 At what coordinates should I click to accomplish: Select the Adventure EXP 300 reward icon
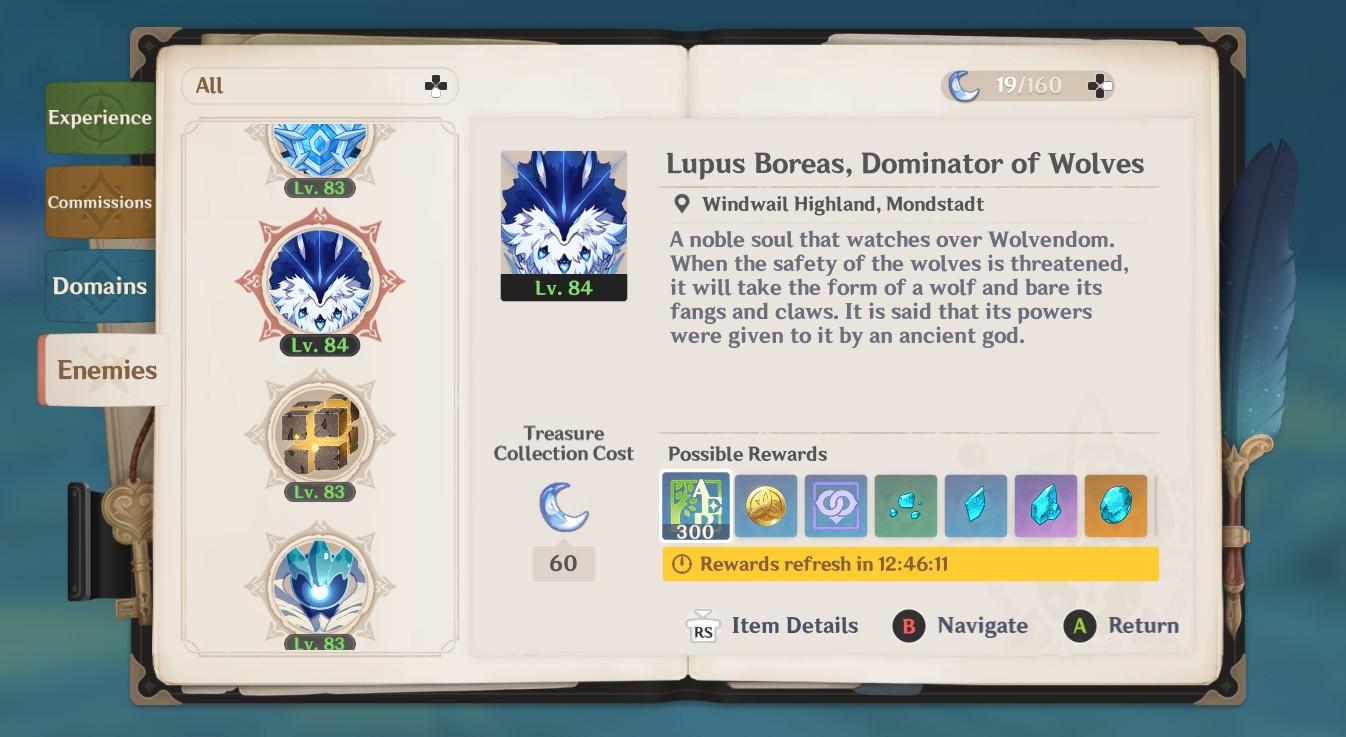point(696,506)
